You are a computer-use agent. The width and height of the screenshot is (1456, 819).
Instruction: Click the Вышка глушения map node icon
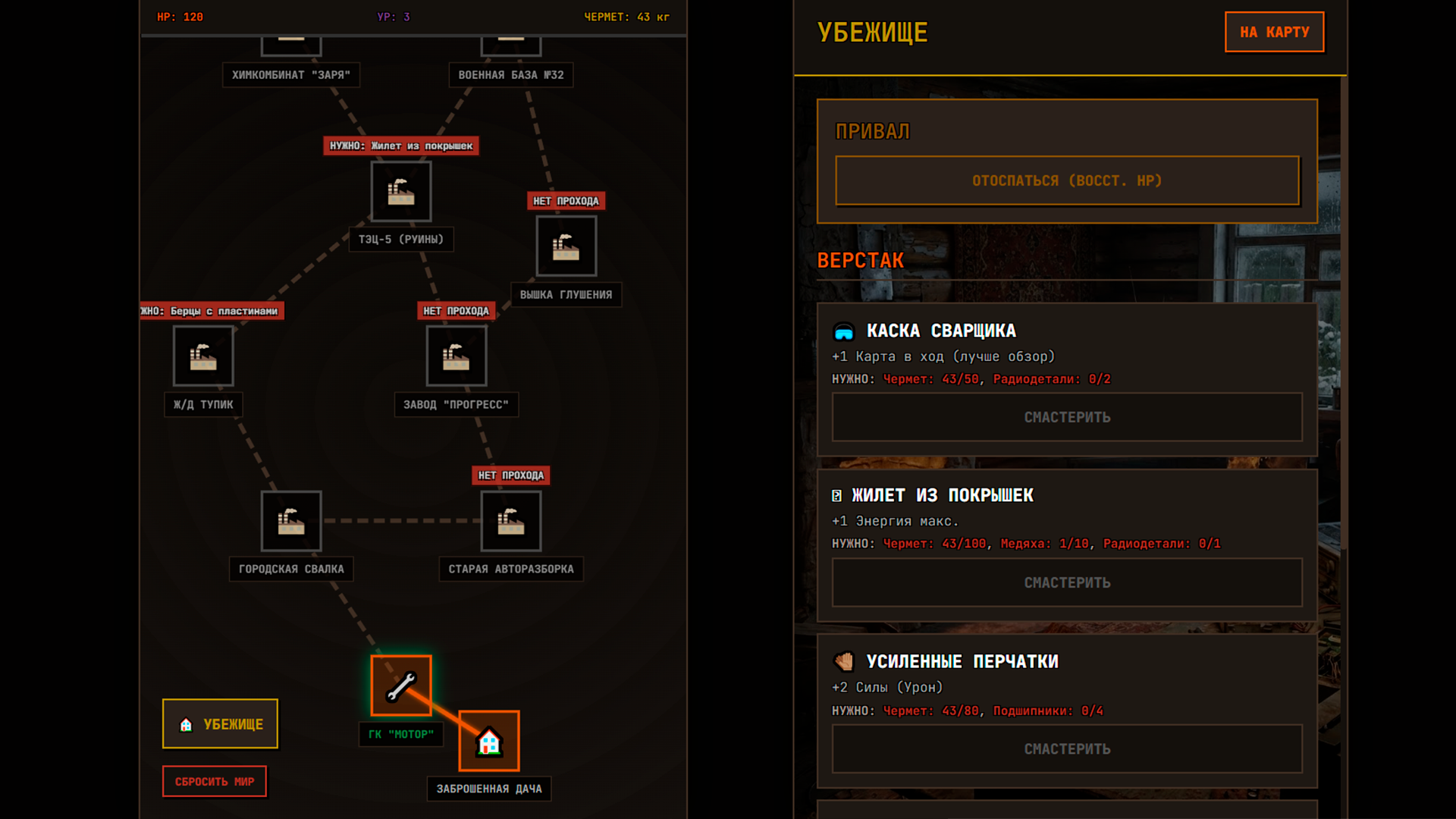(566, 246)
